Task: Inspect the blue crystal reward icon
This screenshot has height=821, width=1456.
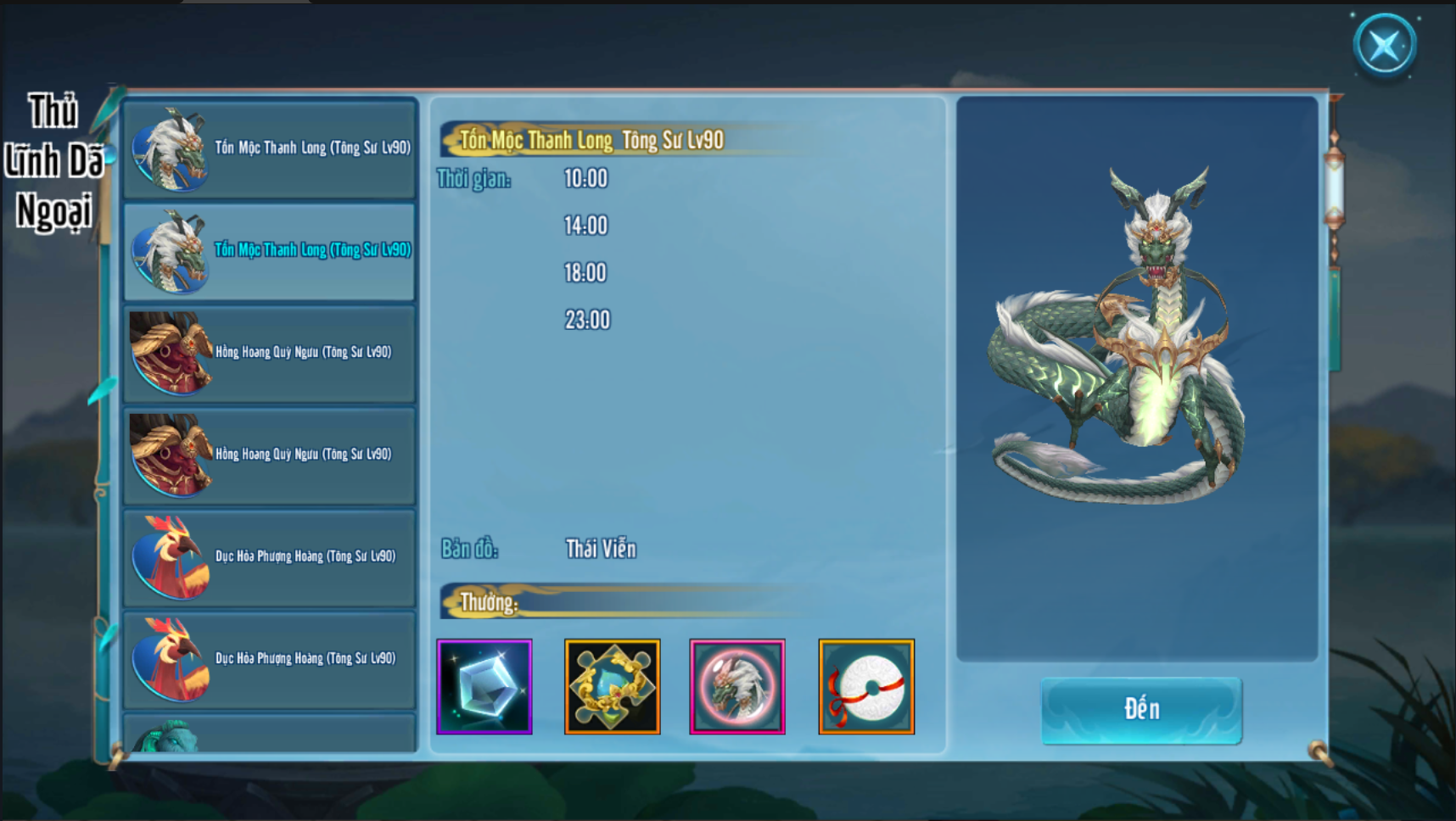Action: coord(484,687)
